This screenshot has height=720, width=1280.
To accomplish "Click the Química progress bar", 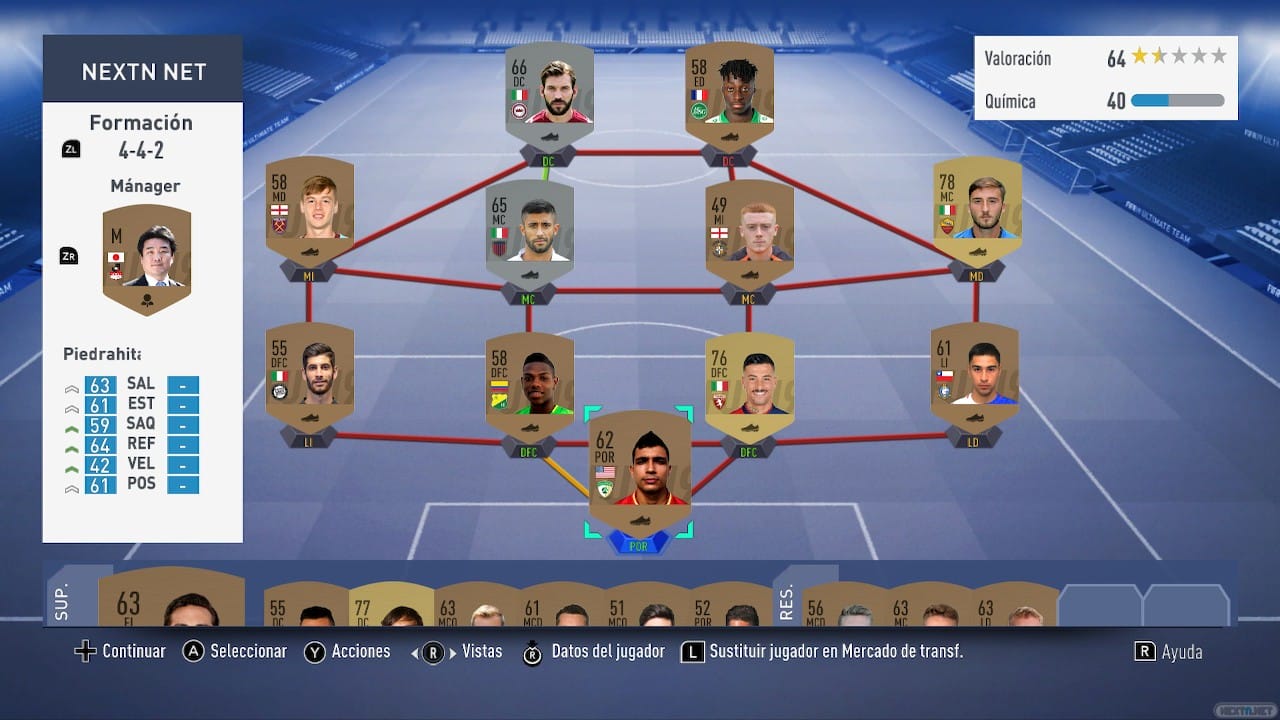I will point(1176,100).
